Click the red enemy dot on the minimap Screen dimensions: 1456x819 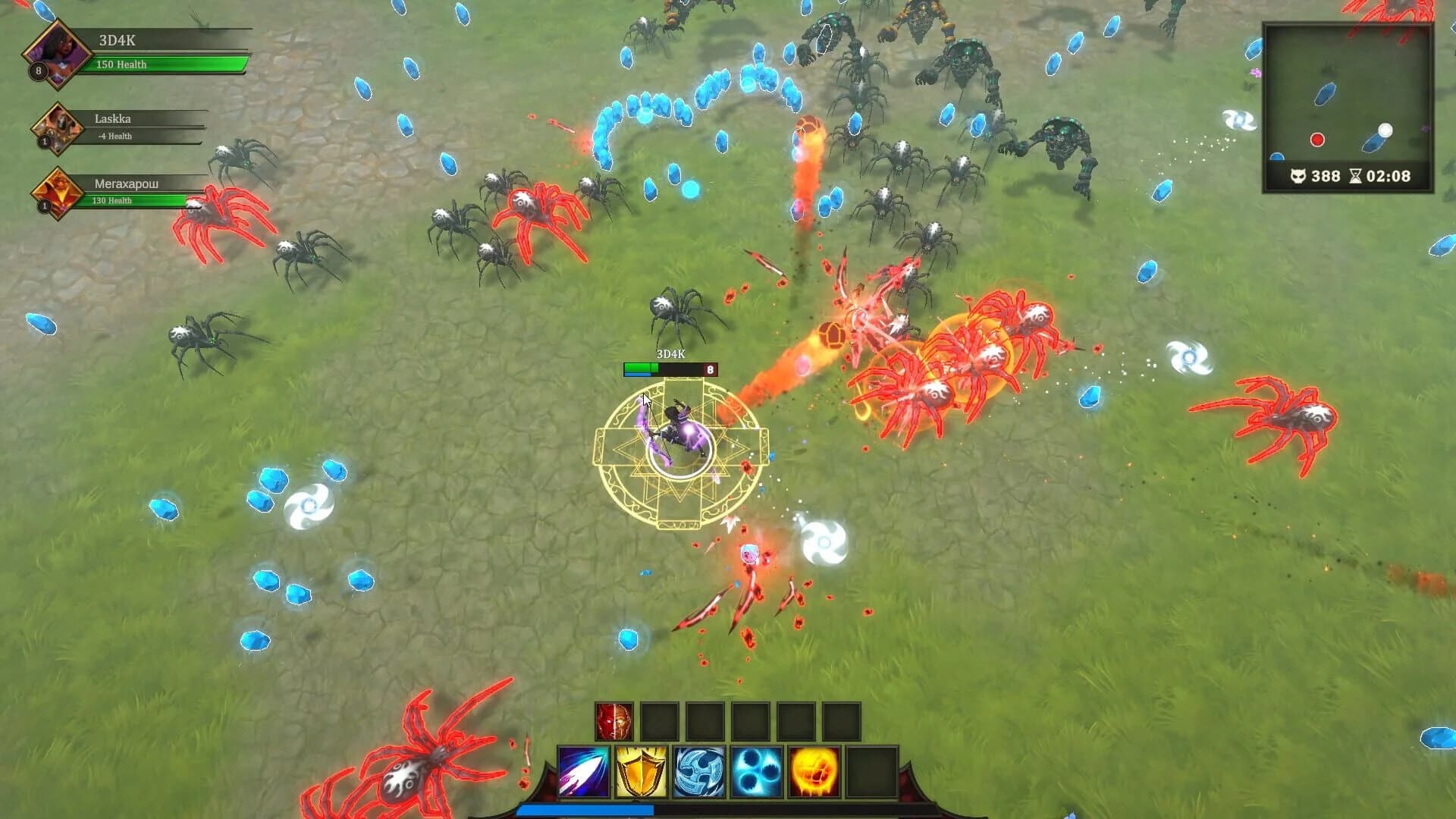pos(1318,139)
